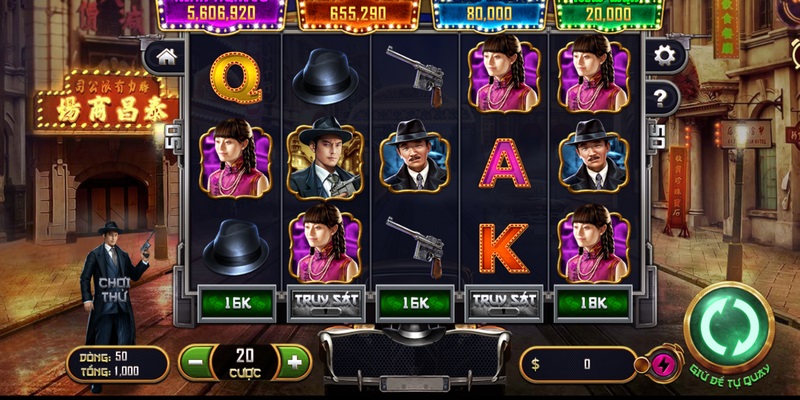Increase the bet with the plus button

pyautogui.click(x=293, y=362)
